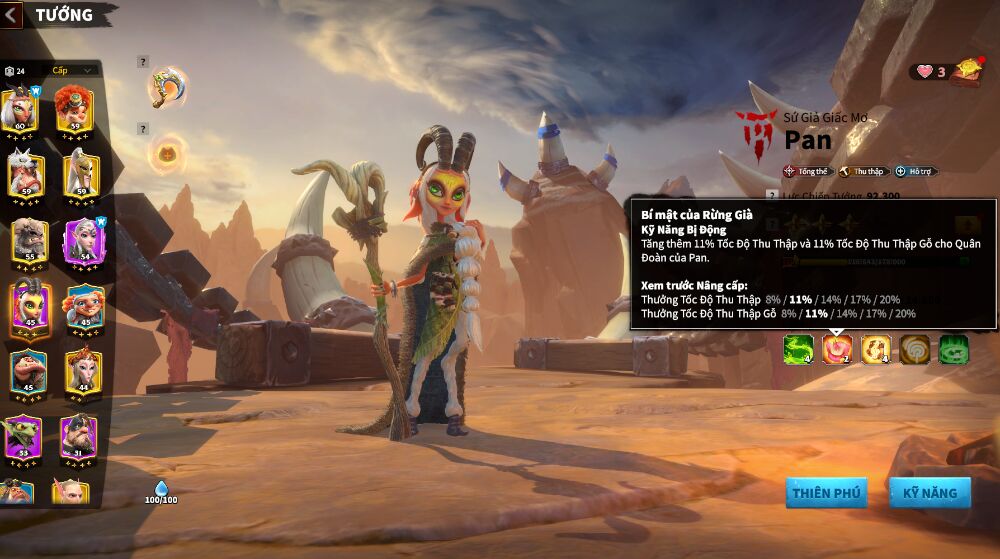The image size is (1000, 559).
Task: Select the level 60 horned hero portrait
Action: (x=21, y=110)
